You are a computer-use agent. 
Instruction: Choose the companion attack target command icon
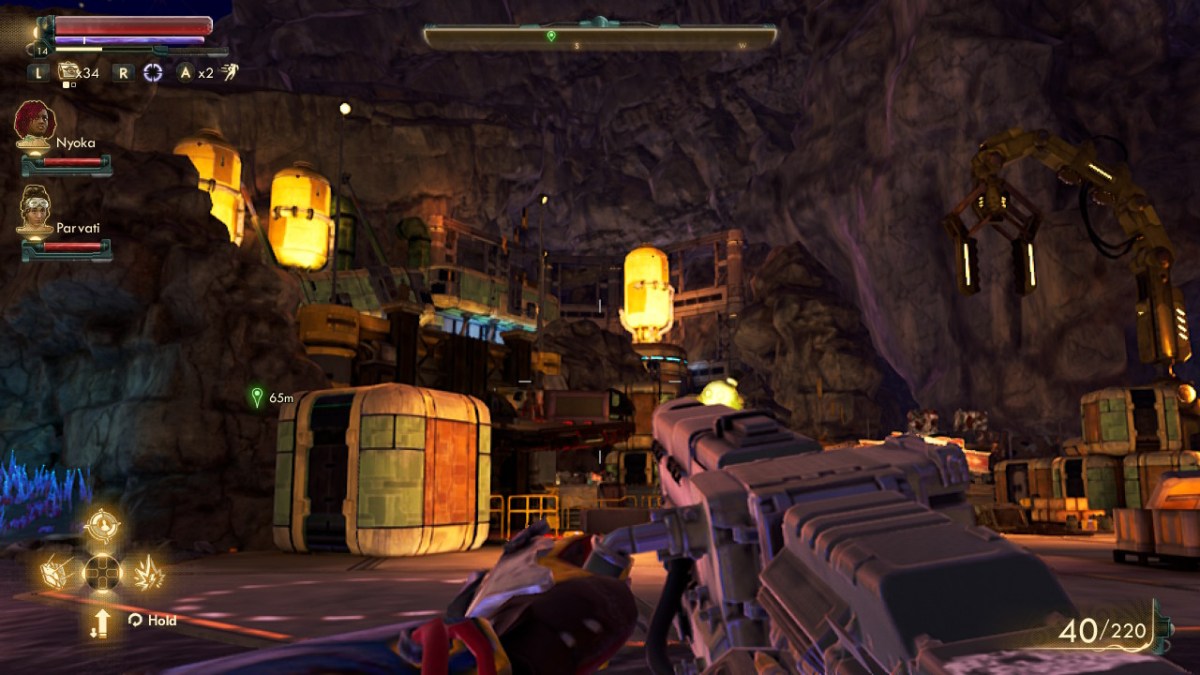coord(102,524)
